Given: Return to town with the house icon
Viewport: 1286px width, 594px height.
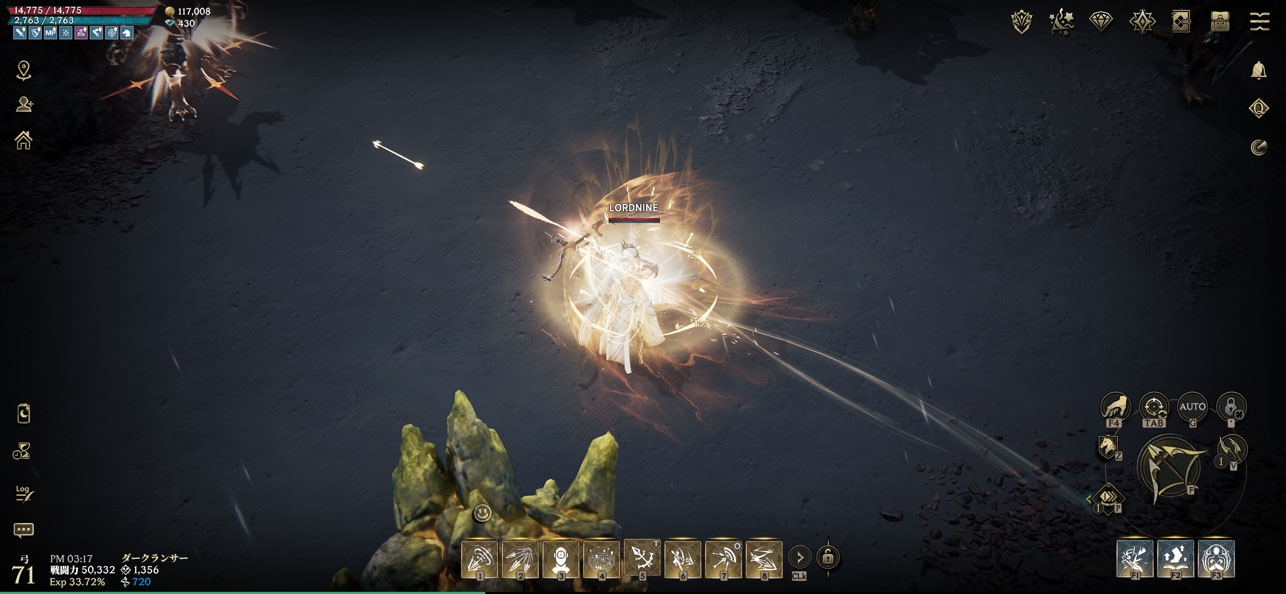Looking at the screenshot, I should [x=23, y=140].
